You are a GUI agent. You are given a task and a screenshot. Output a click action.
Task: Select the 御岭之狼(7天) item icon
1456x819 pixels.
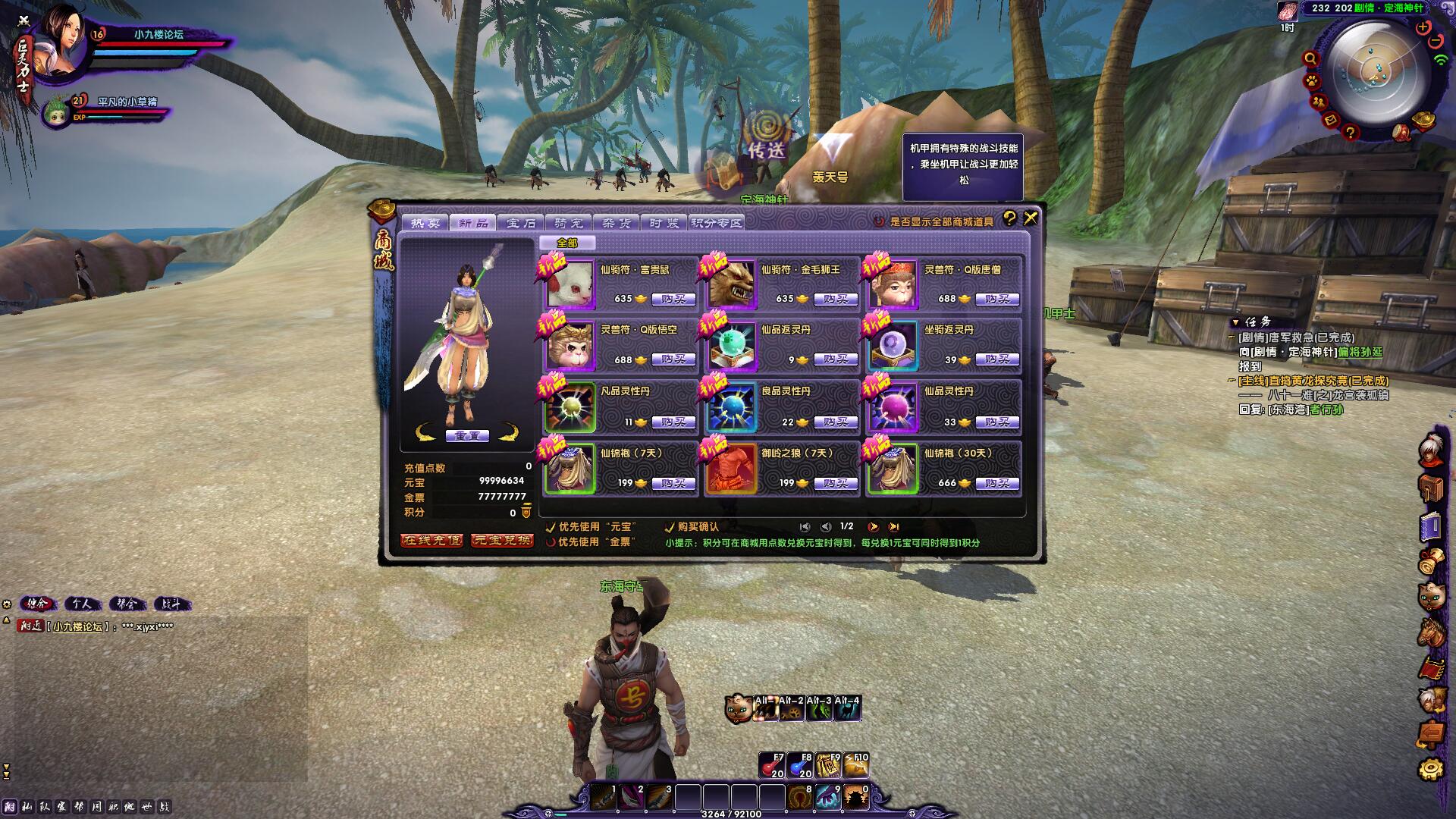click(731, 469)
